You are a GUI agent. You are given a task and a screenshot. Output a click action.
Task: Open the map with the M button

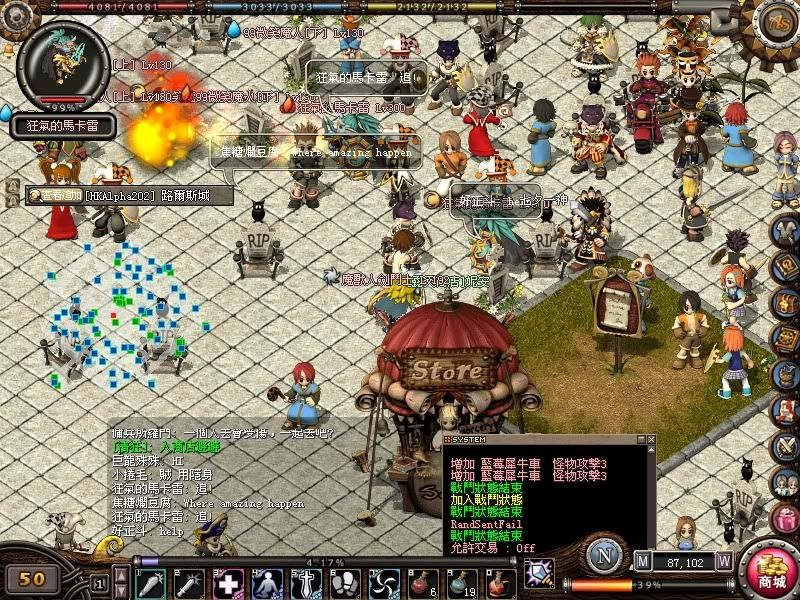point(642,560)
